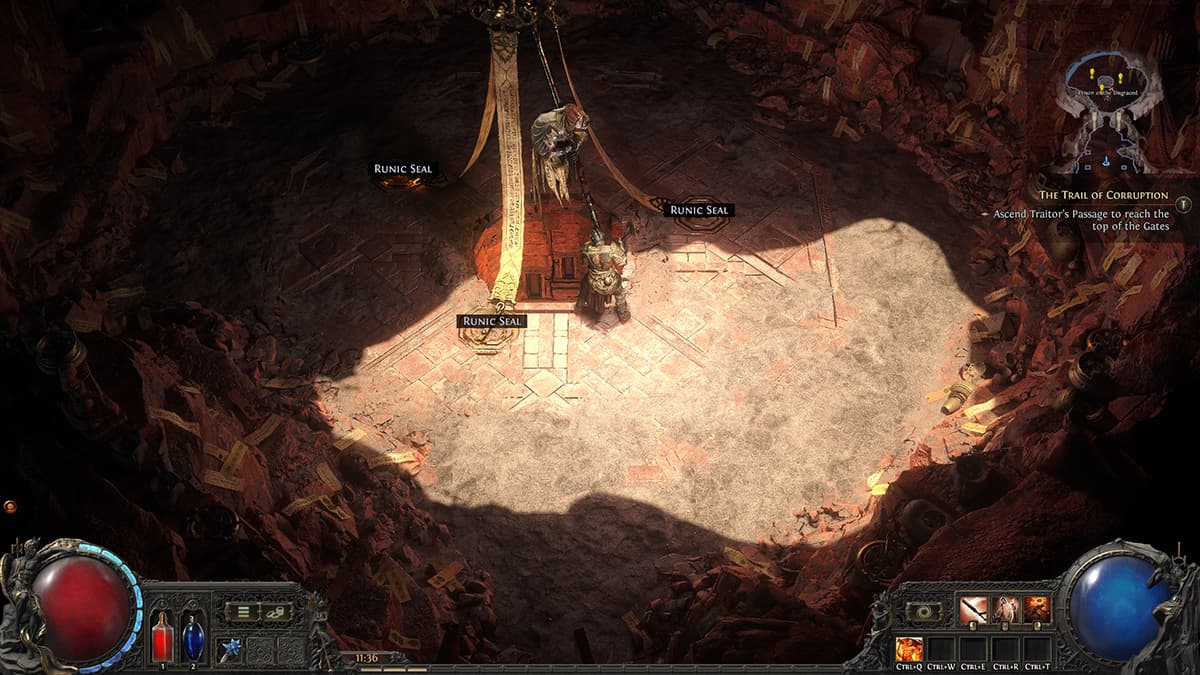Select The Trail of Corruption quest title
The height and width of the screenshot is (675, 1200).
[1103, 195]
